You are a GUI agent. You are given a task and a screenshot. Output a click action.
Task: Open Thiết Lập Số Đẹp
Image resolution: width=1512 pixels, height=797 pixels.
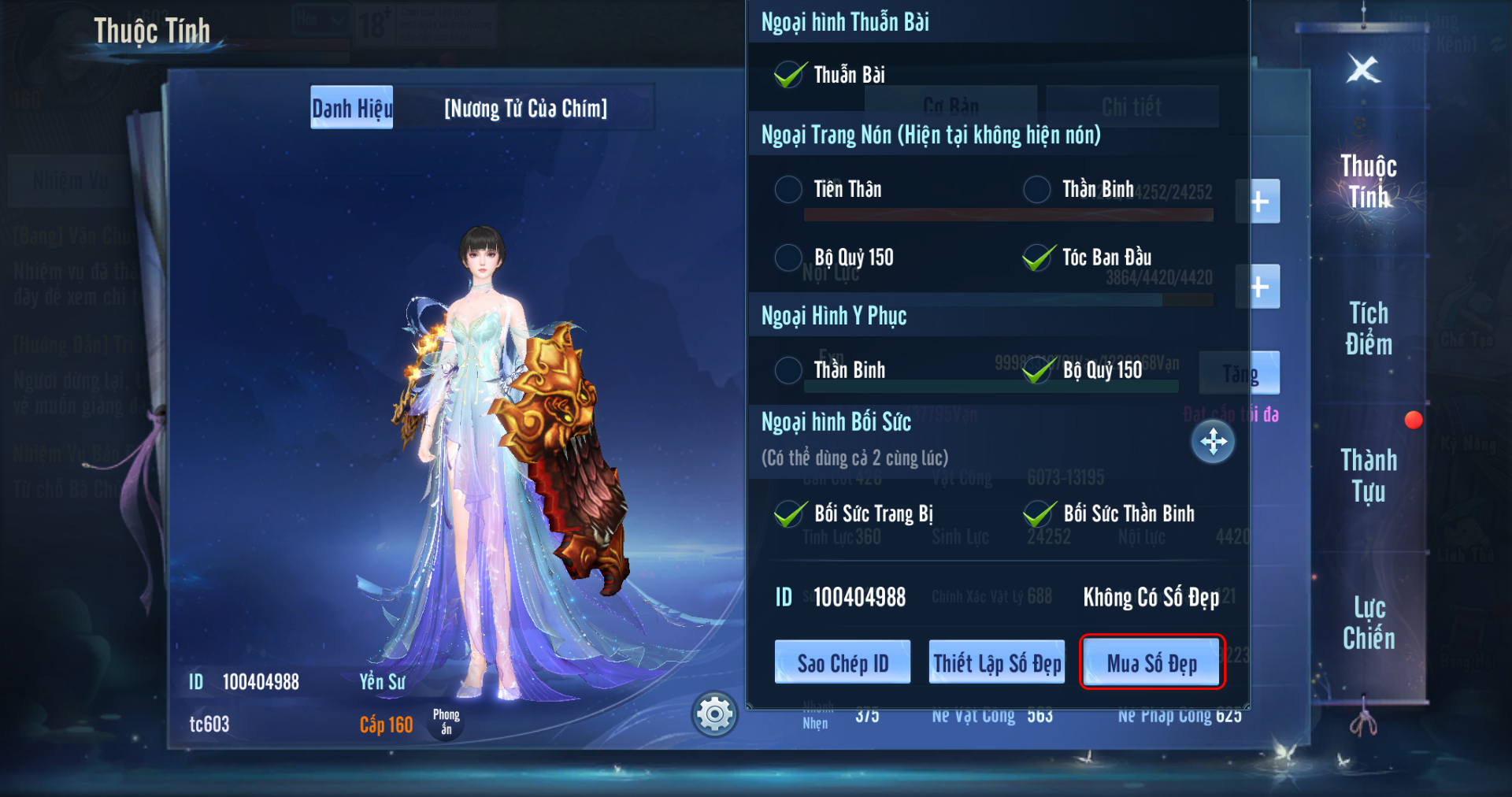(996, 662)
